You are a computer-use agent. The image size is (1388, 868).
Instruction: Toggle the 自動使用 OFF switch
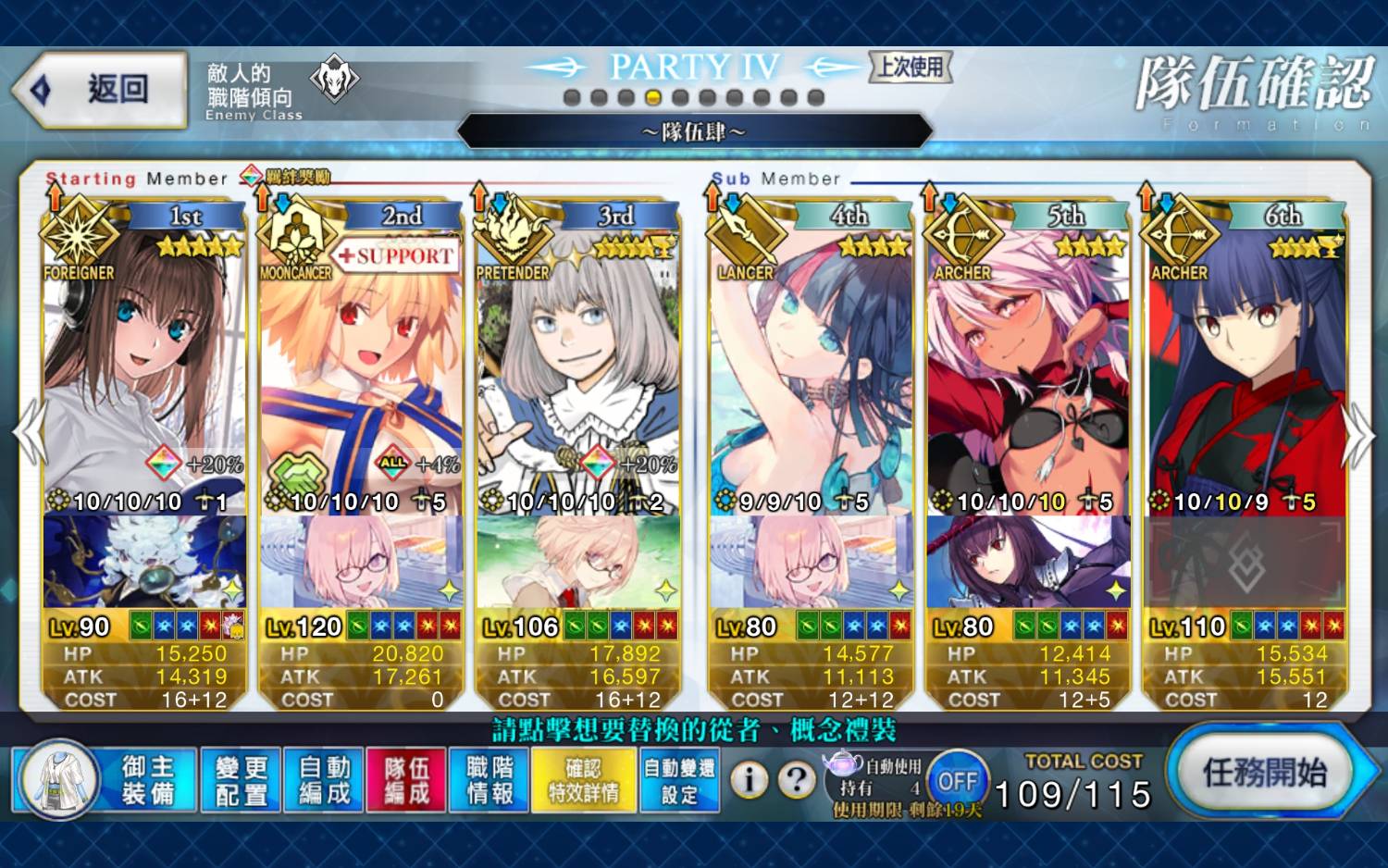tap(957, 782)
